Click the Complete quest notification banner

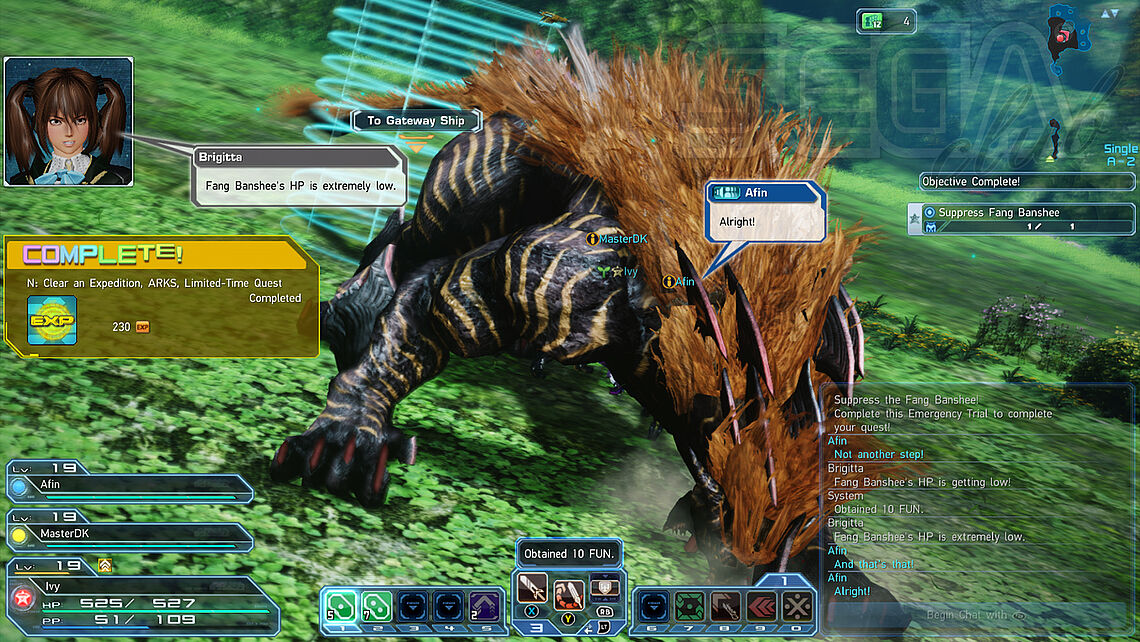pyautogui.click(x=162, y=296)
